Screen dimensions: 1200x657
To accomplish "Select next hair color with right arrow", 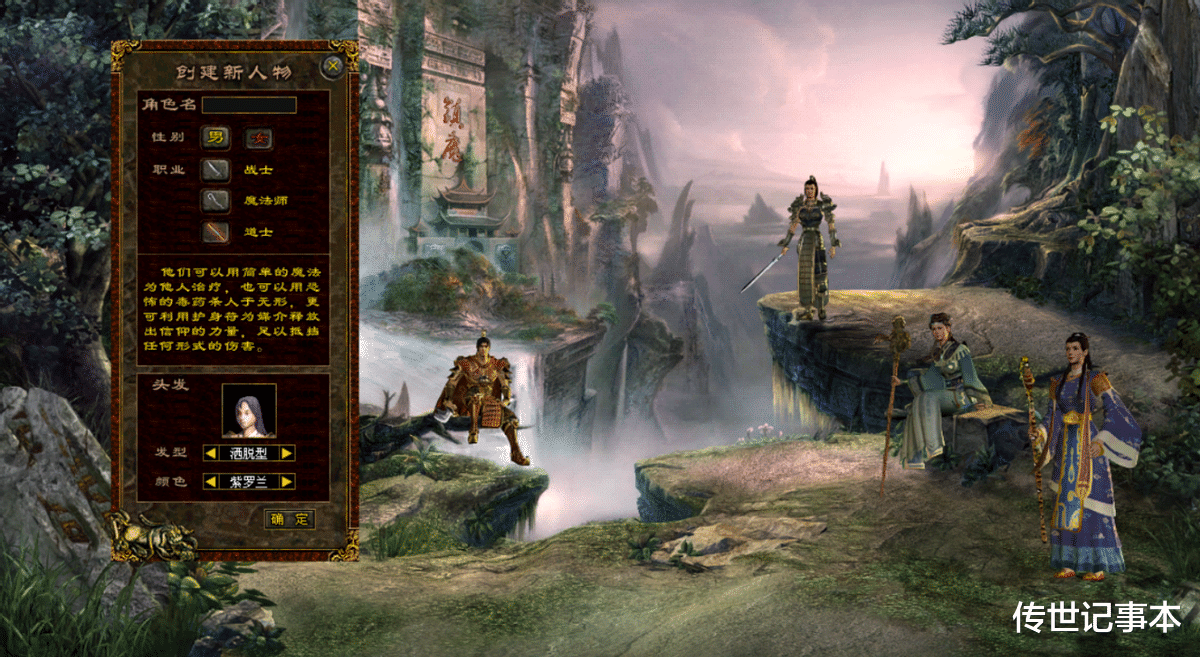I will coord(287,482).
